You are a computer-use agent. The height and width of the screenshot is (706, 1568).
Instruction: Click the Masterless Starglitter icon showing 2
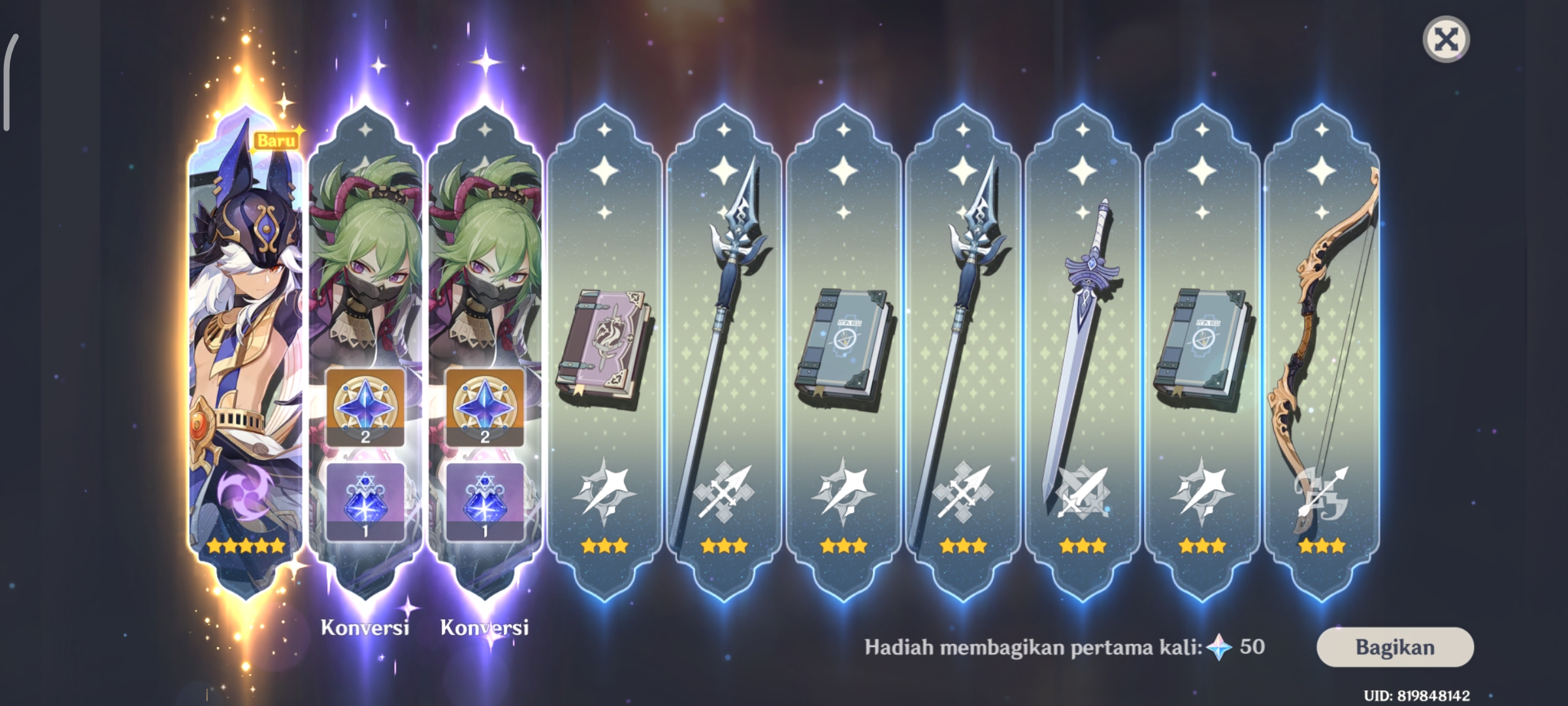coord(364,409)
